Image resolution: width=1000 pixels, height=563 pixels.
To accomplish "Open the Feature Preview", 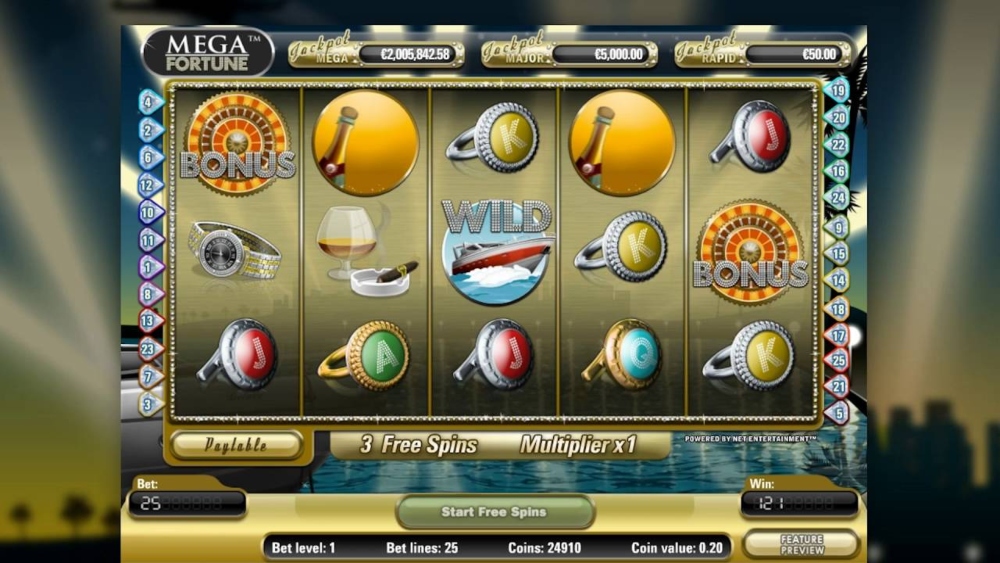I will (x=803, y=544).
